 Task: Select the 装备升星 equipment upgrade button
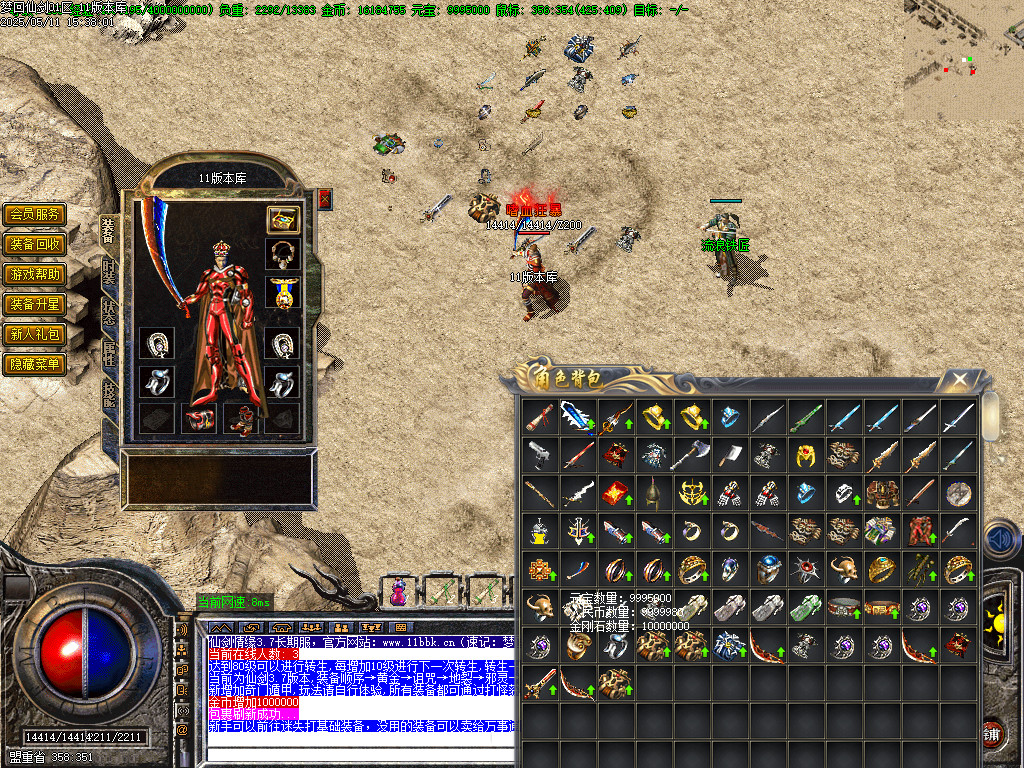click(x=35, y=304)
